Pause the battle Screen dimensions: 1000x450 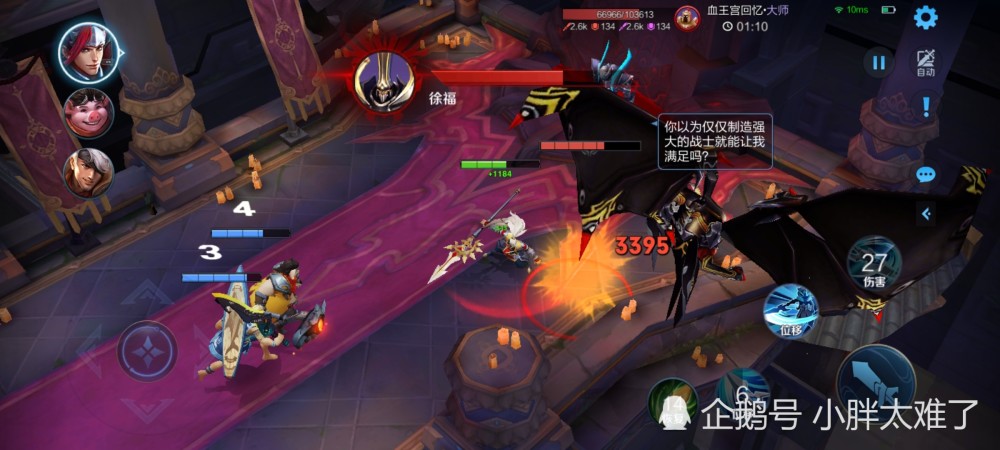pyautogui.click(x=878, y=63)
